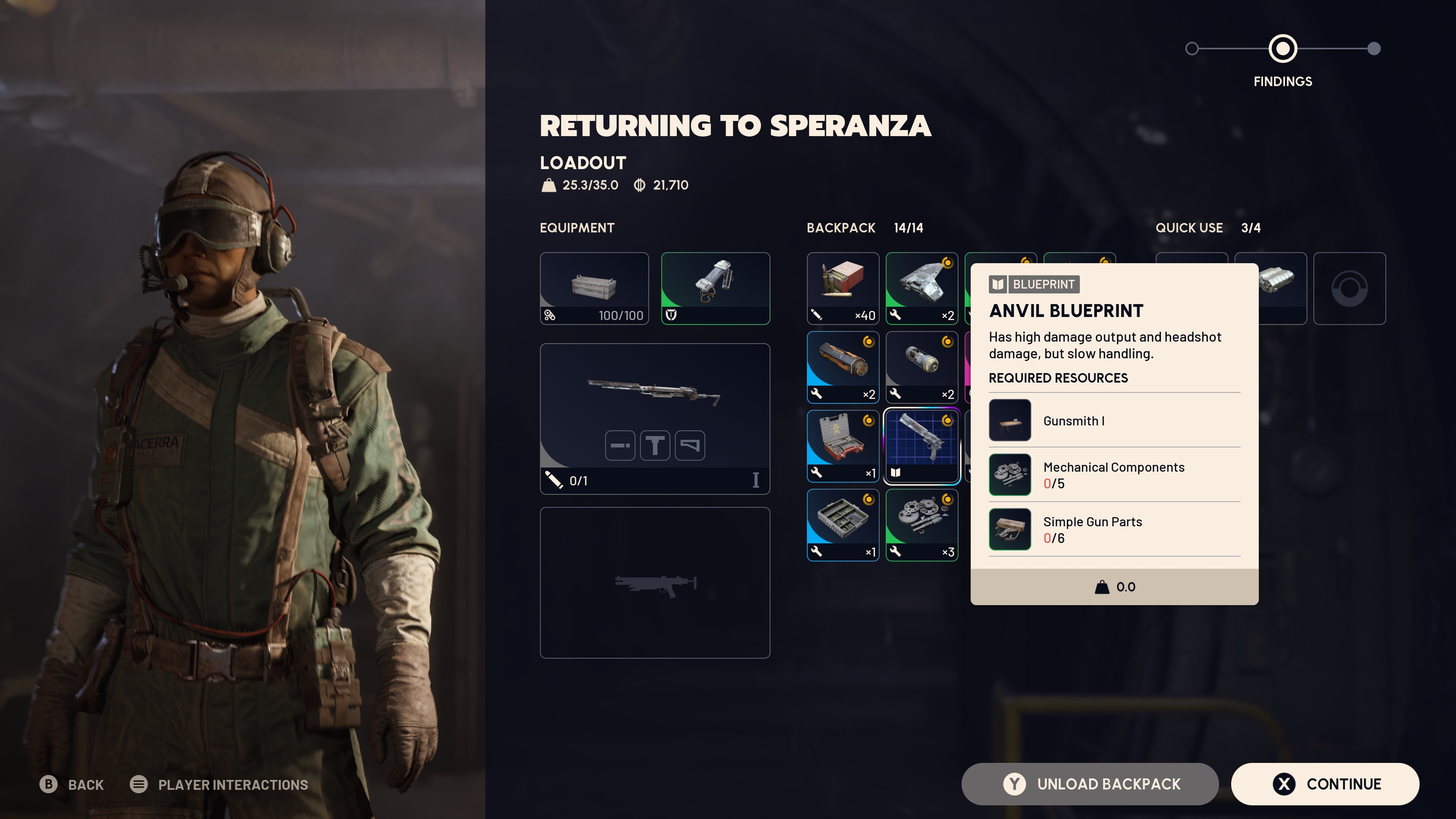Go back from the loadout screen
The height and width of the screenshot is (819, 1456).
(x=72, y=784)
